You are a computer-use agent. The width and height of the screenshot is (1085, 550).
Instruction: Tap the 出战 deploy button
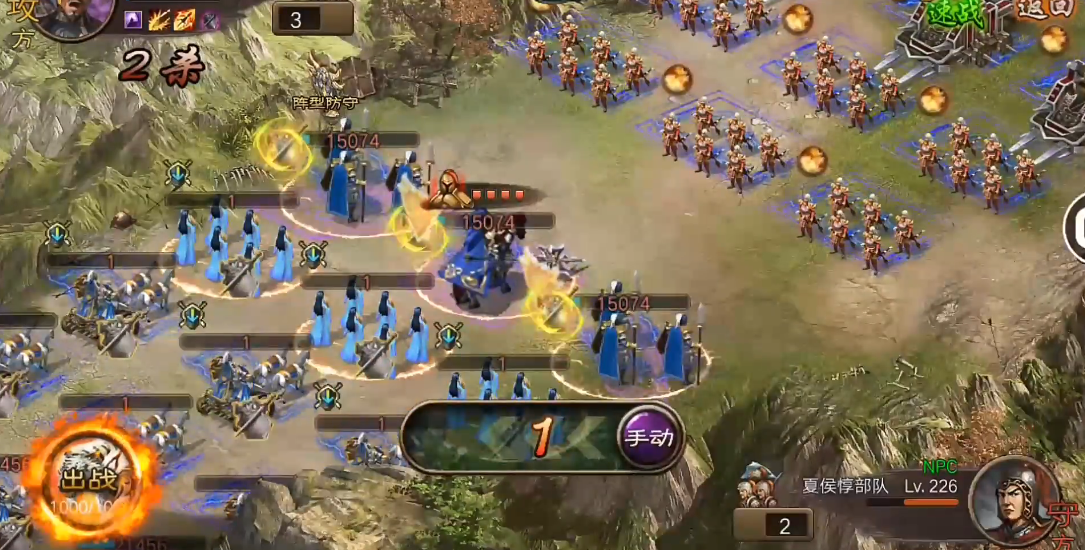point(90,482)
